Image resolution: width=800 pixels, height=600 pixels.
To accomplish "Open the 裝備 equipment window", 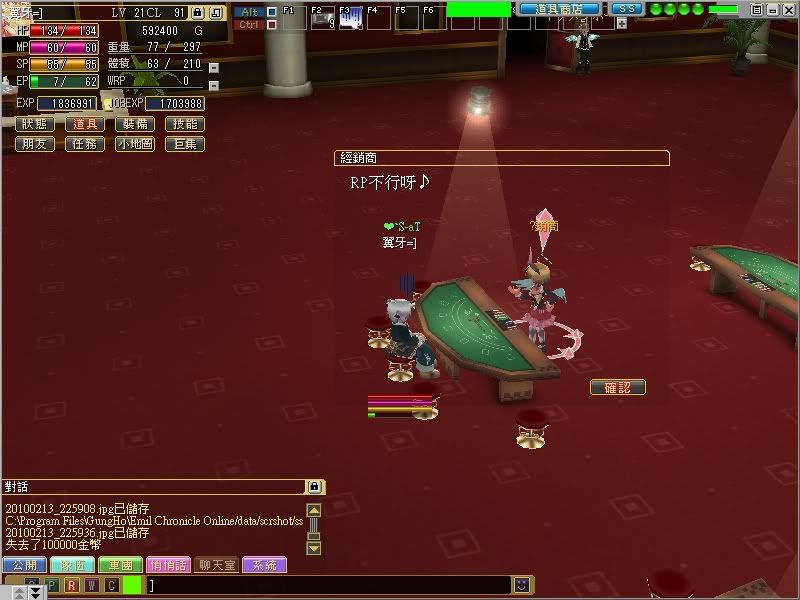I will 135,124.
